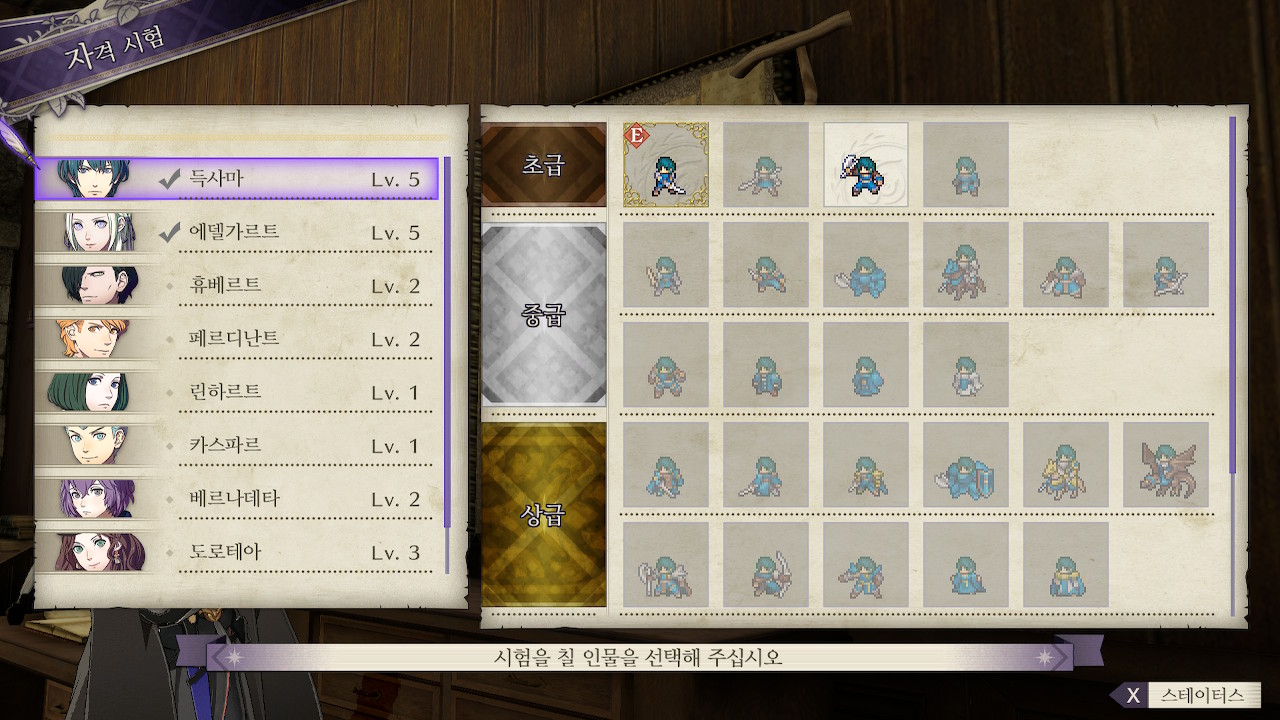The width and height of the screenshot is (1280, 720).
Task: Select the lance-wielding Soldier class sprite
Action: point(766,164)
